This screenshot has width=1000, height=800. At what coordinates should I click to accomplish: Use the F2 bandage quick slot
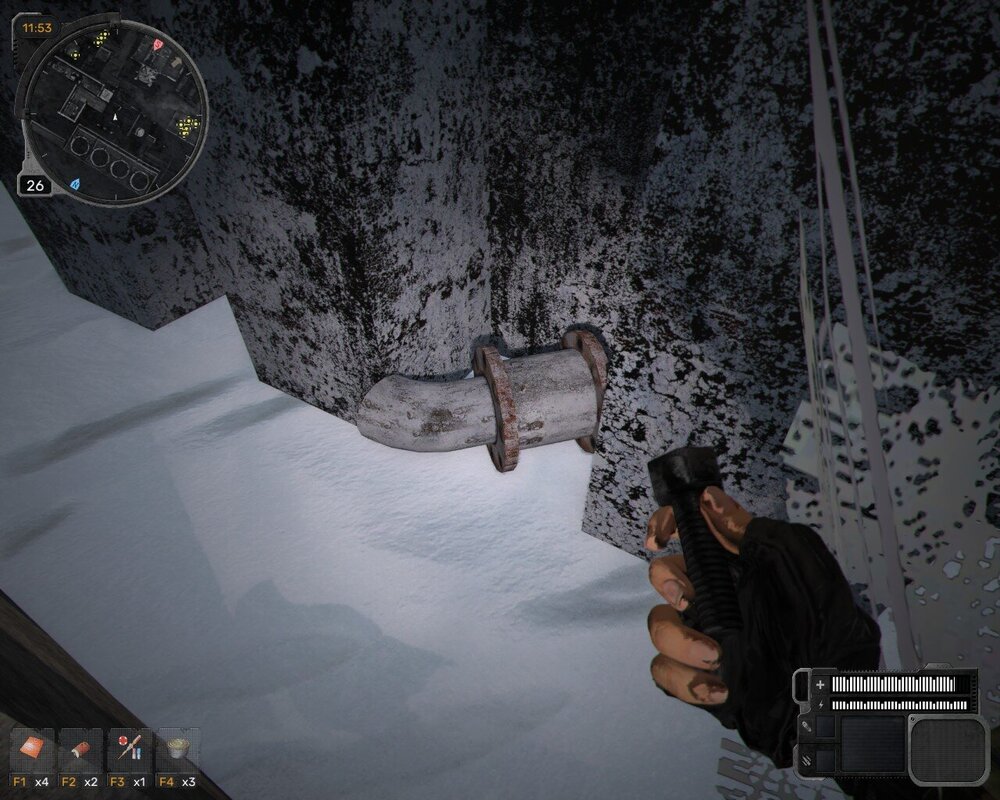[x=80, y=750]
